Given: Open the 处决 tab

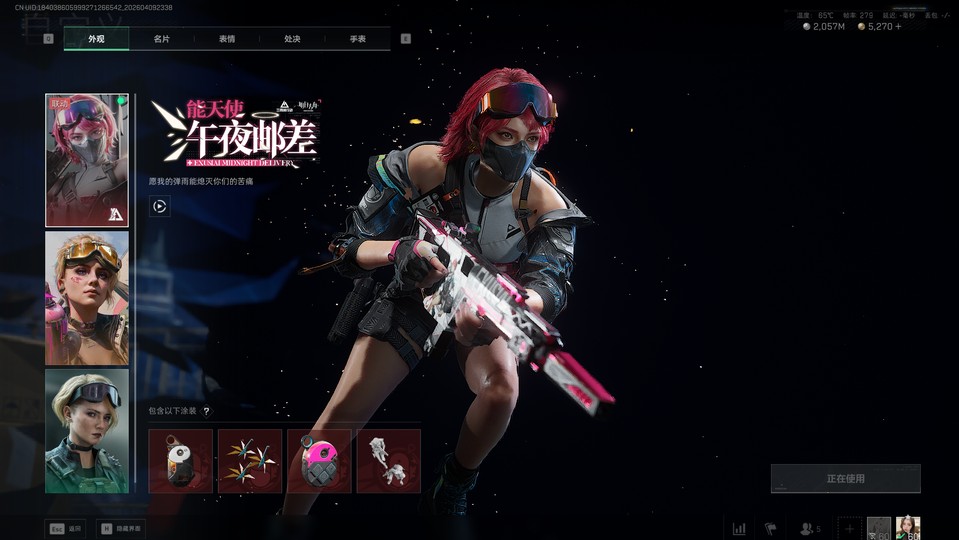Looking at the screenshot, I should (x=292, y=39).
